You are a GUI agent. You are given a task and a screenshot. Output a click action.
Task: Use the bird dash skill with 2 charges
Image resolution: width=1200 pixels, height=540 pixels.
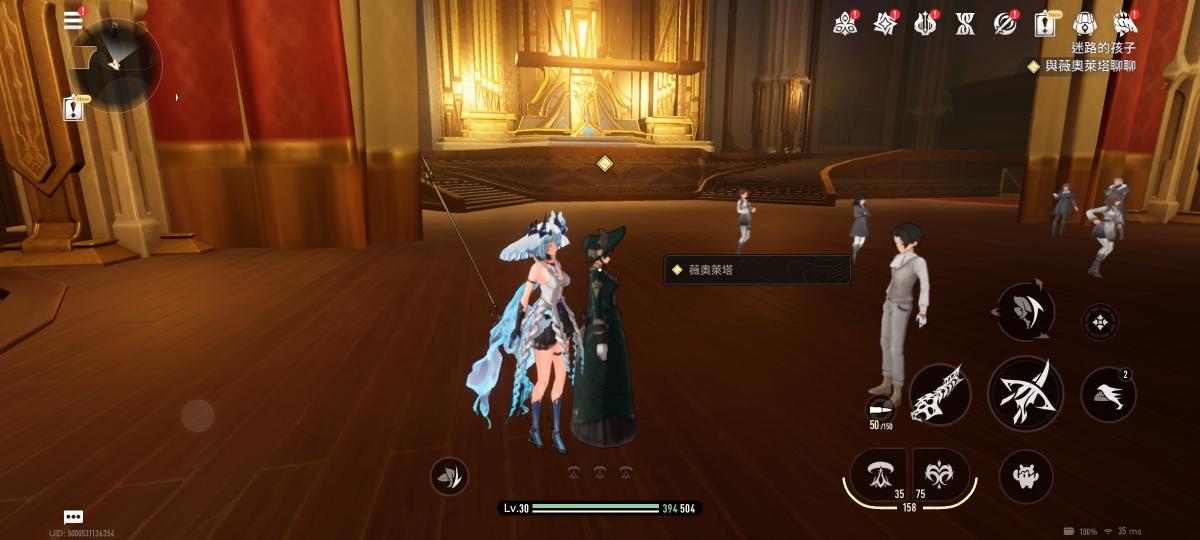[1108, 394]
